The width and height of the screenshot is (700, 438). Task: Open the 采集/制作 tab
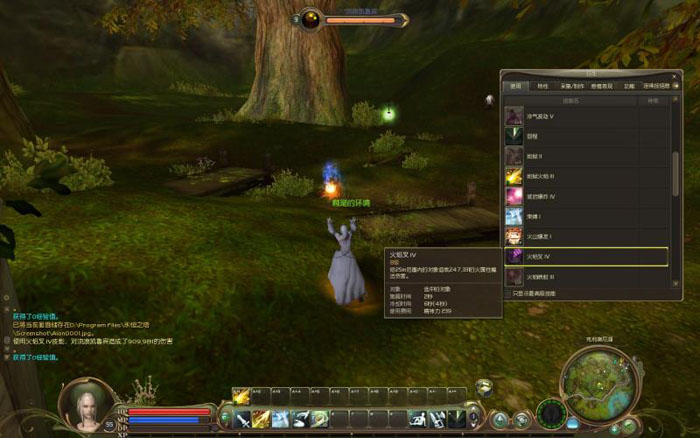[x=570, y=86]
